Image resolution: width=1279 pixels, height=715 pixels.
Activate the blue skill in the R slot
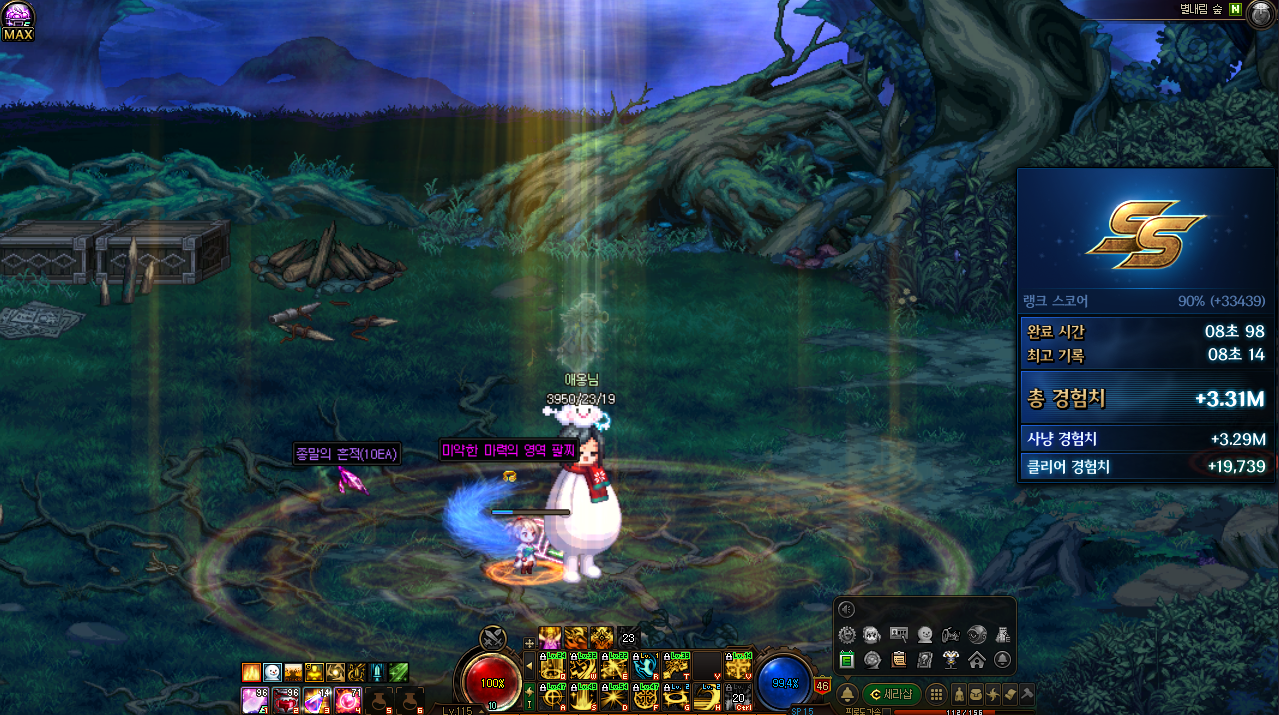(x=646, y=664)
